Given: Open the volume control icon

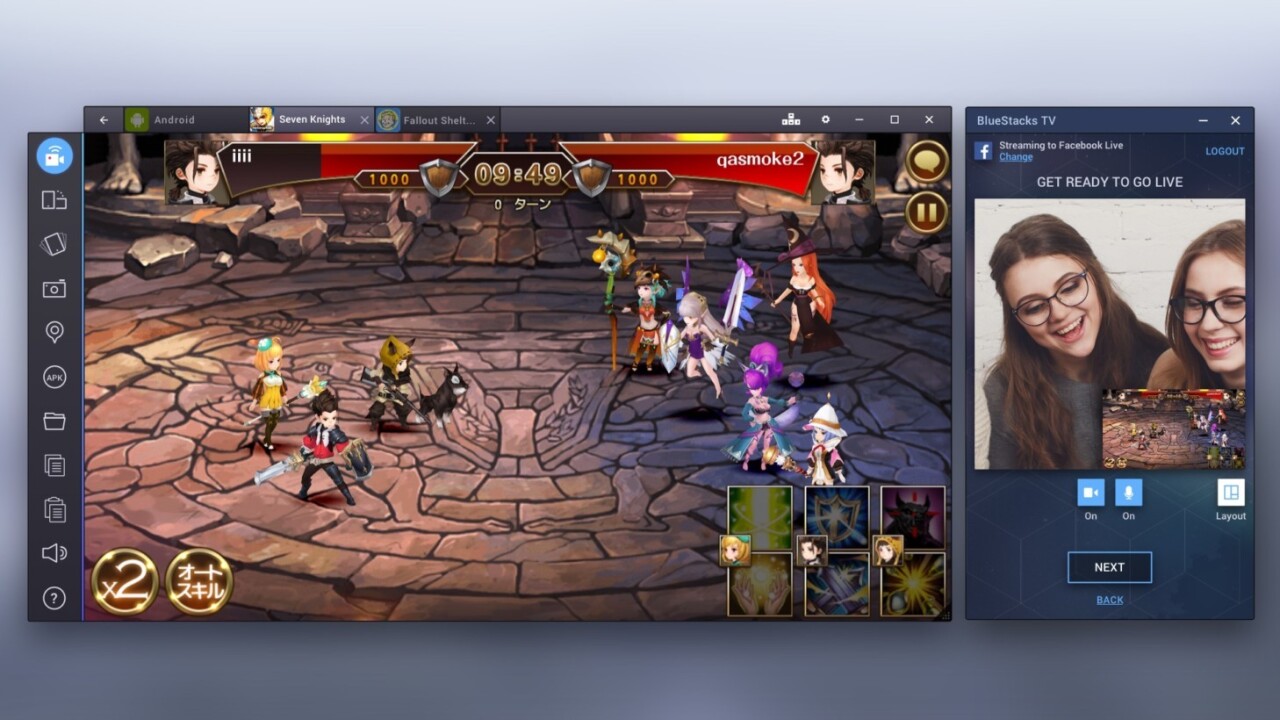Looking at the screenshot, I should (x=54, y=554).
